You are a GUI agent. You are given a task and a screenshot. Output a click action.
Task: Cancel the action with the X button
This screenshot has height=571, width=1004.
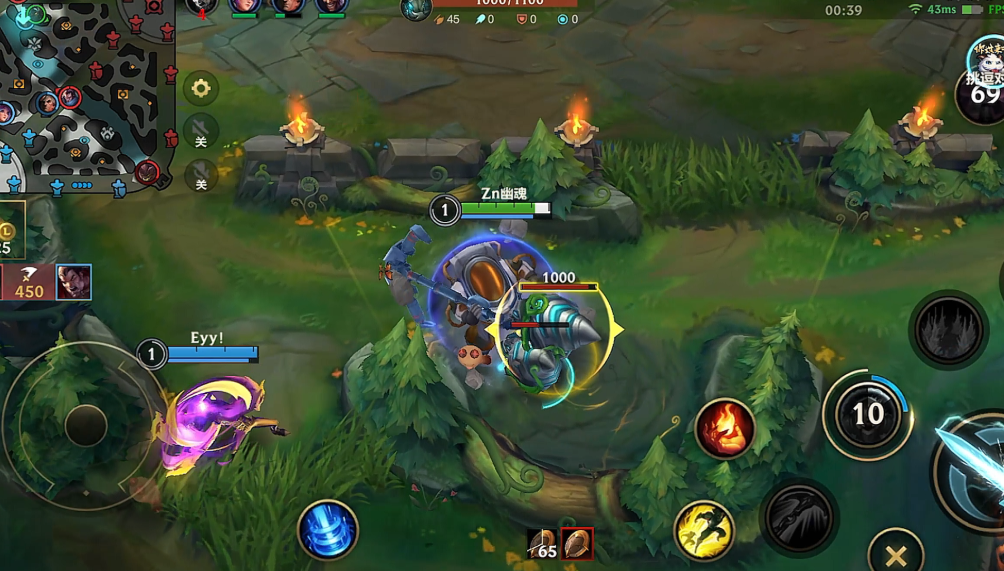coord(895,555)
